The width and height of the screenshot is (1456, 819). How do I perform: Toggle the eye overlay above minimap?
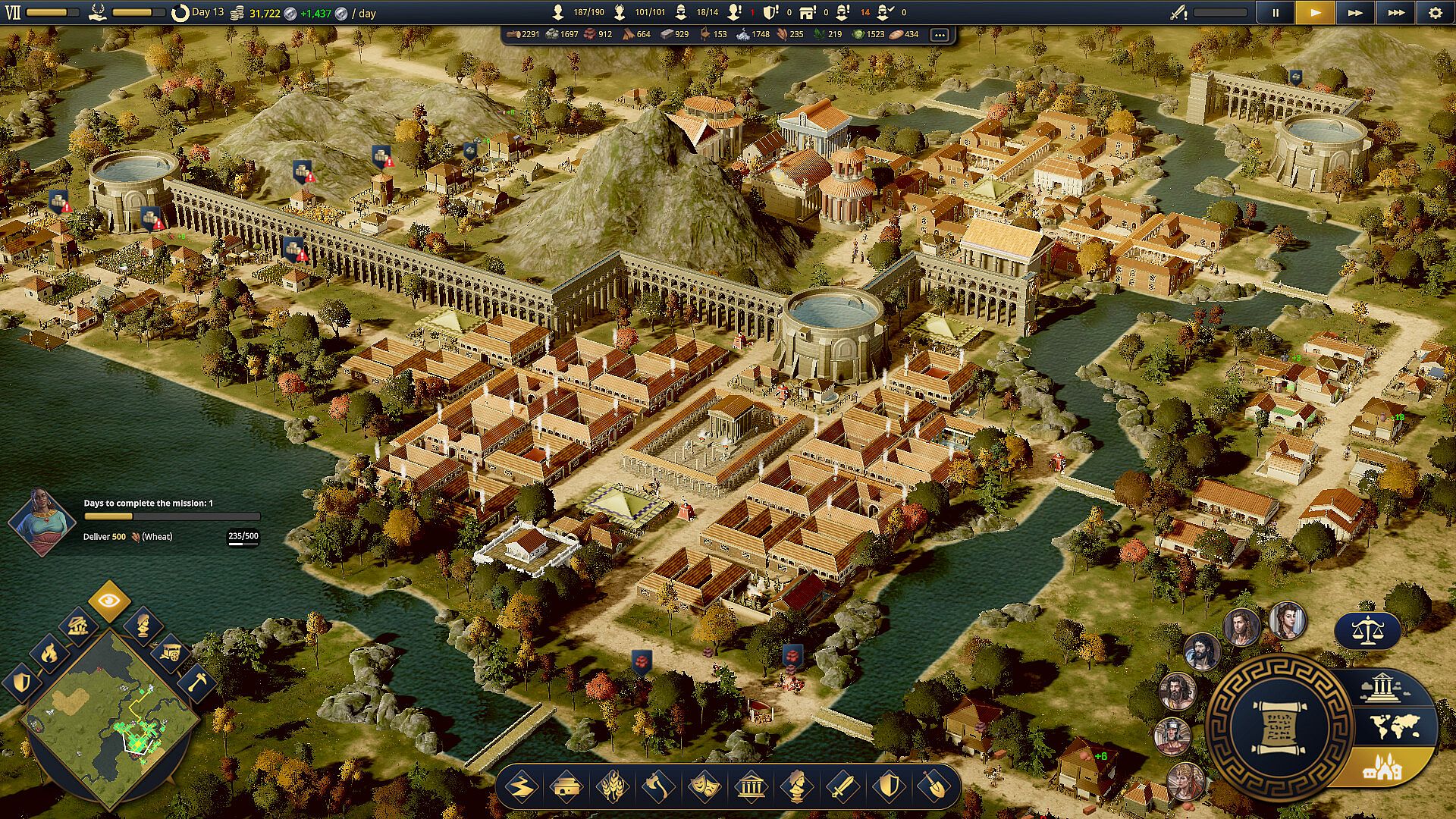tap(109, 601)
